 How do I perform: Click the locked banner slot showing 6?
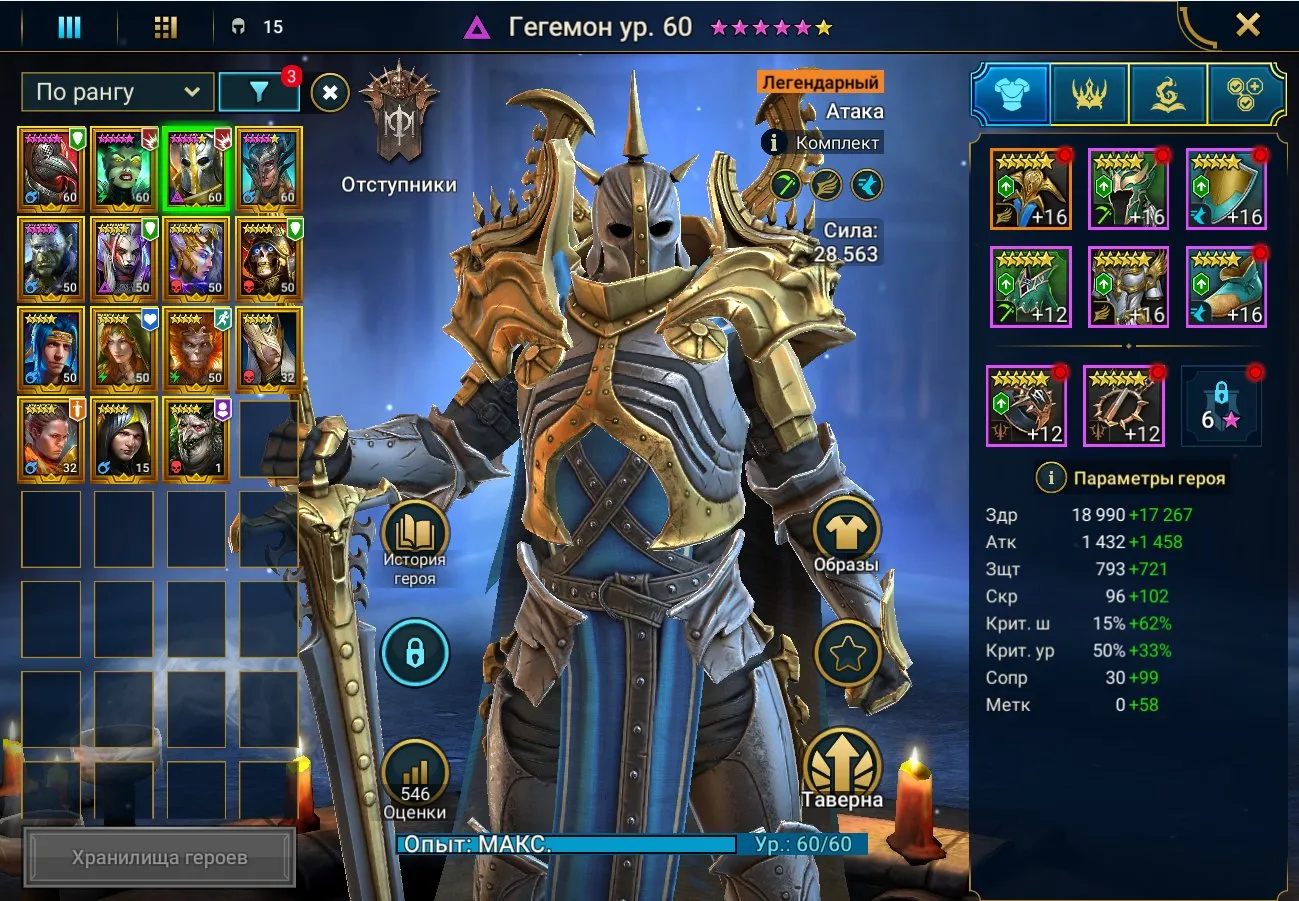click(x=1222, y=406)
